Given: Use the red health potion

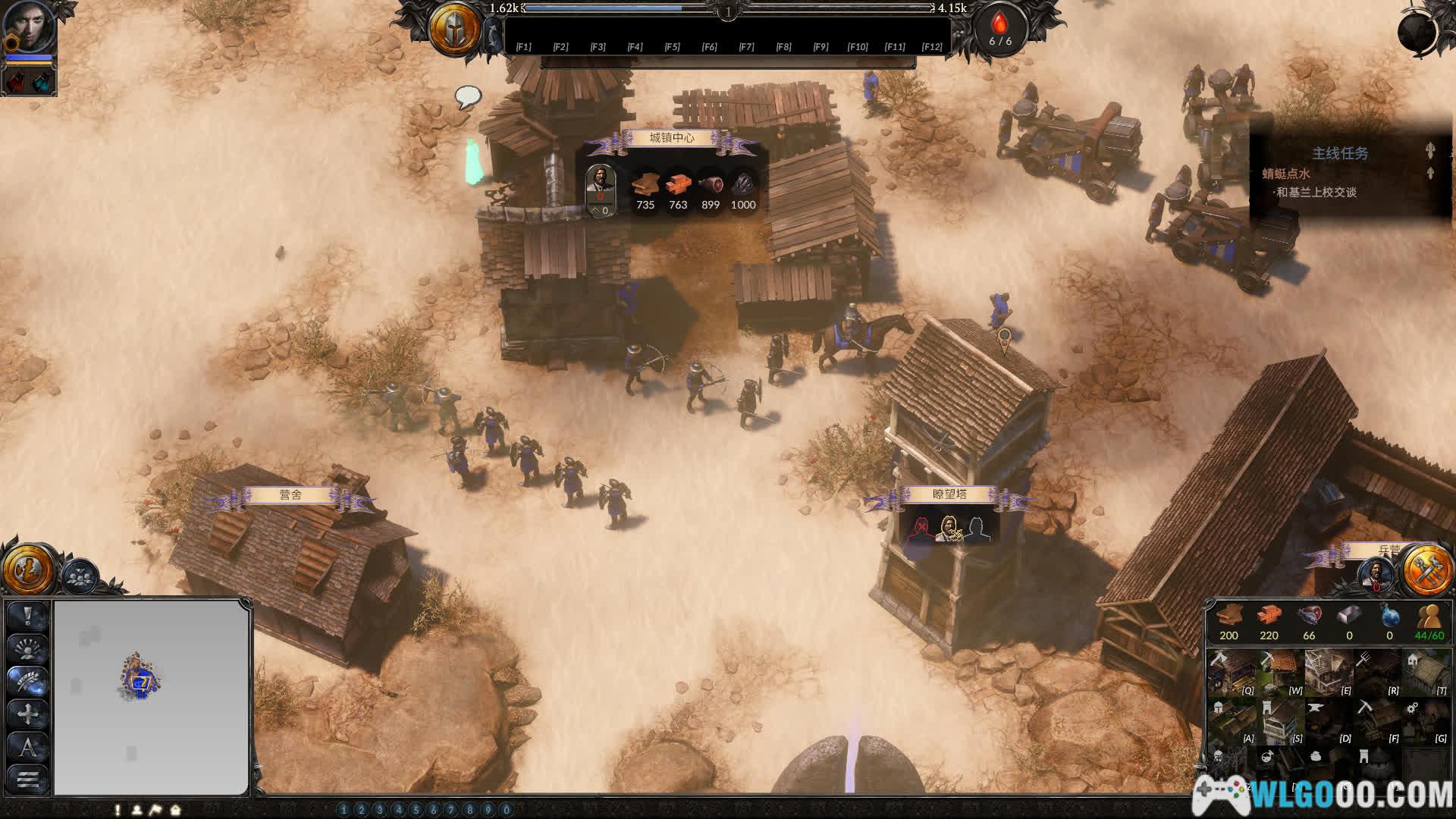Looking at the screenshot, I should tap(16, 81).
